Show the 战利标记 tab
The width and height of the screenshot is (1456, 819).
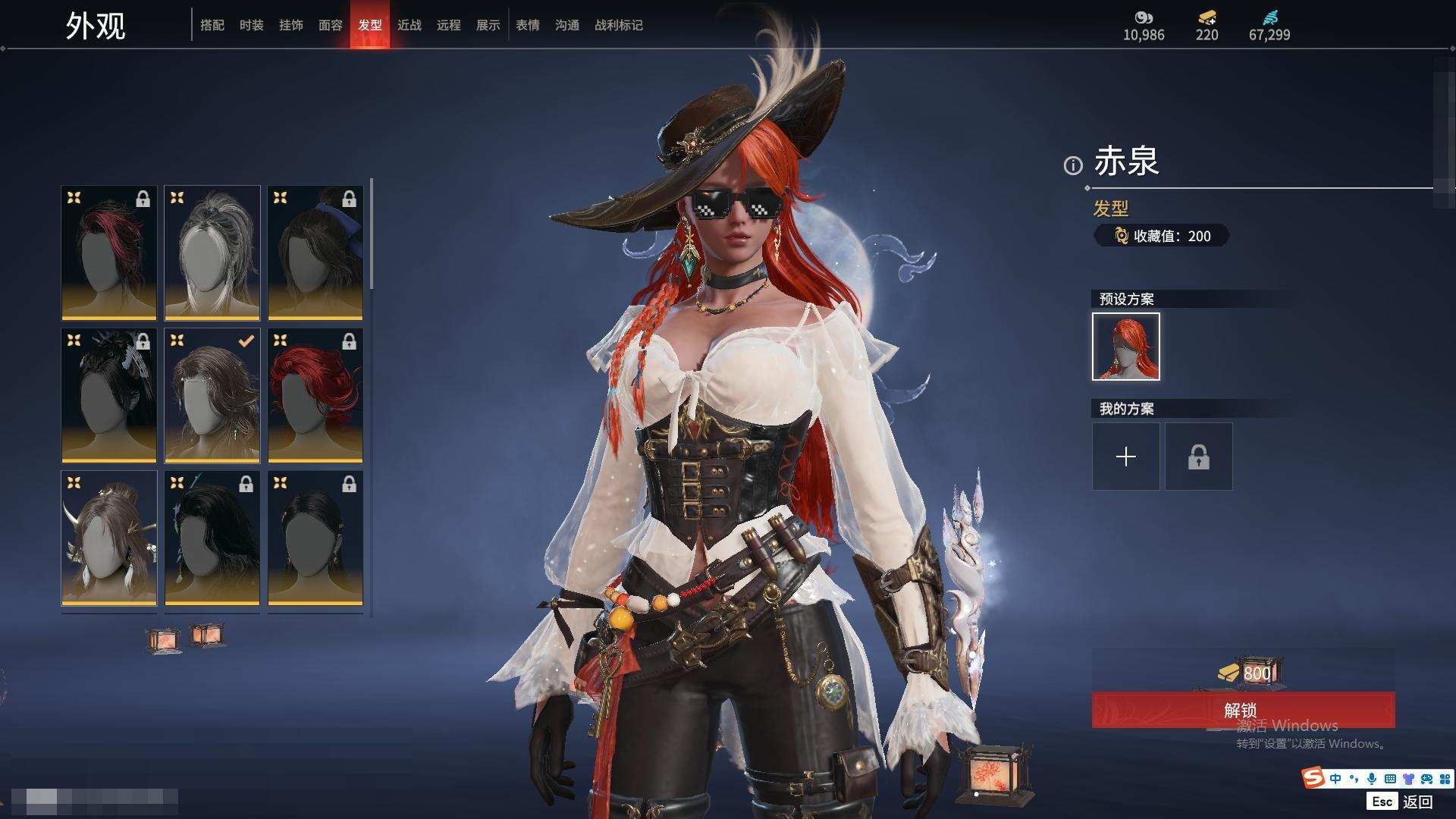[619, 25]
